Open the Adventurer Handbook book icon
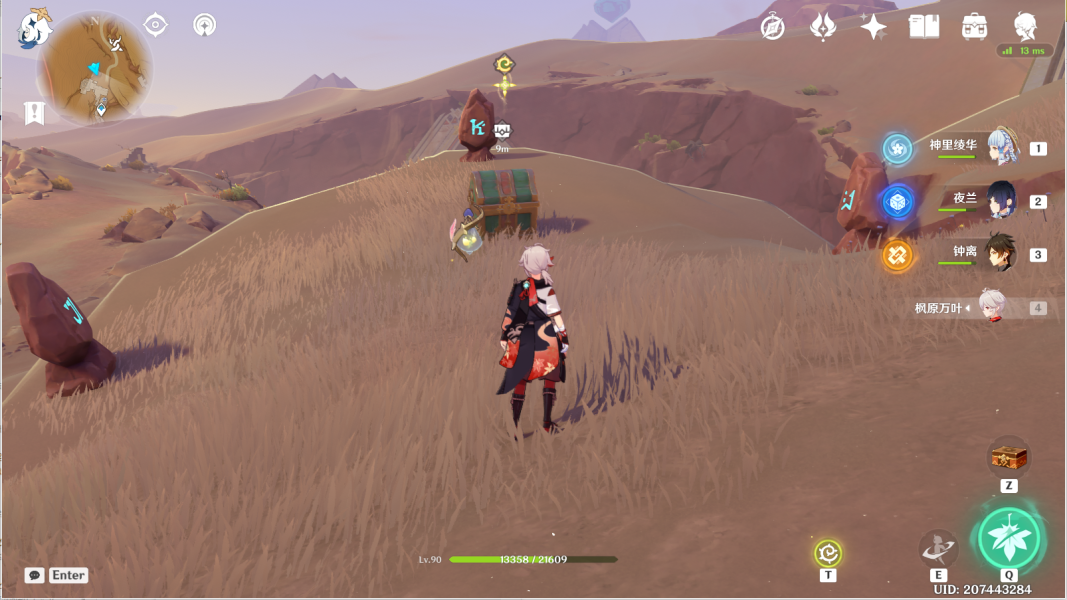This screenshot has height=600, width=1067. [x=924, y=27]
